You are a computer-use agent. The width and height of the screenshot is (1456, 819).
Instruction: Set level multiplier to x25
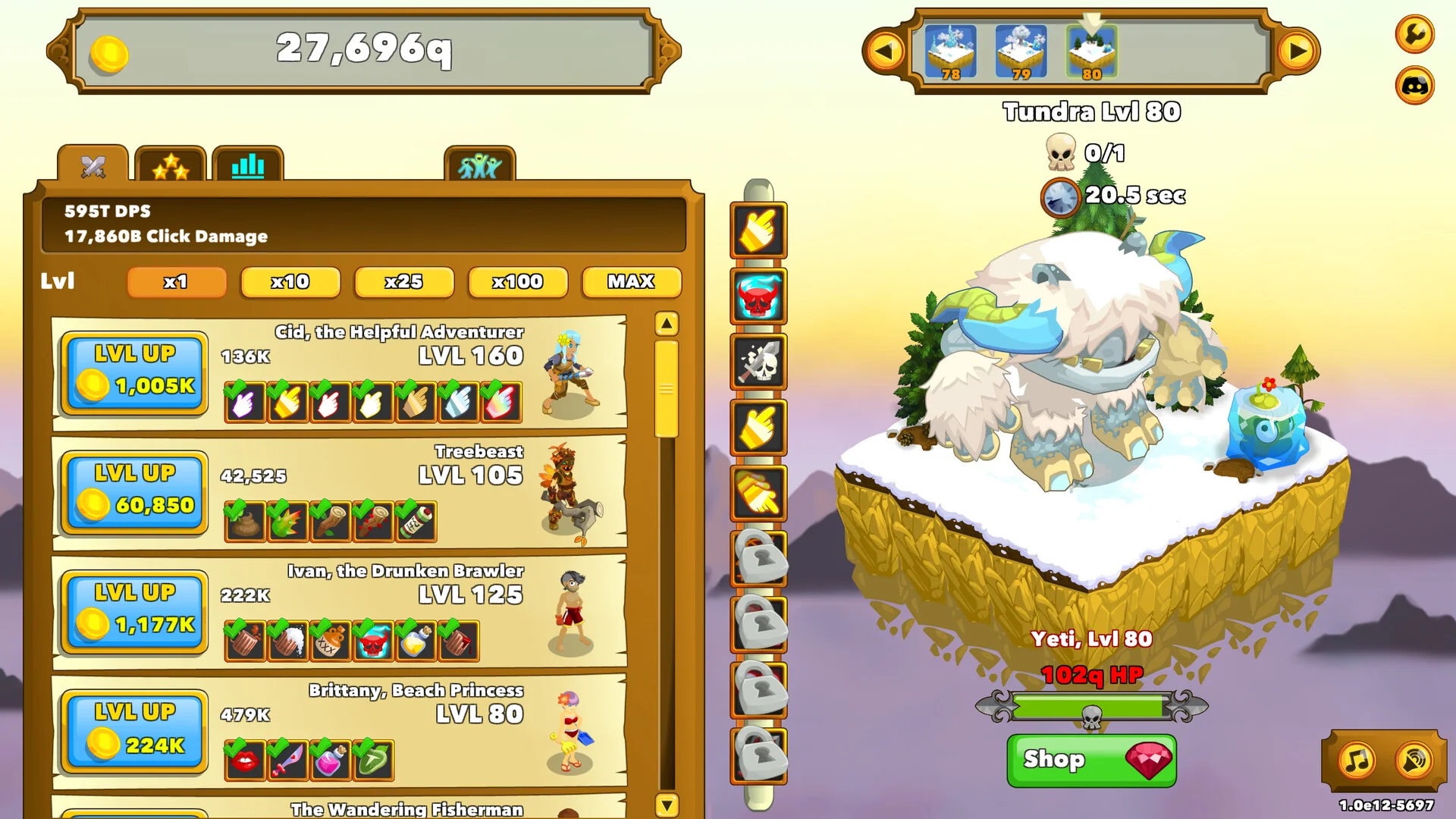tap(403, 282)
